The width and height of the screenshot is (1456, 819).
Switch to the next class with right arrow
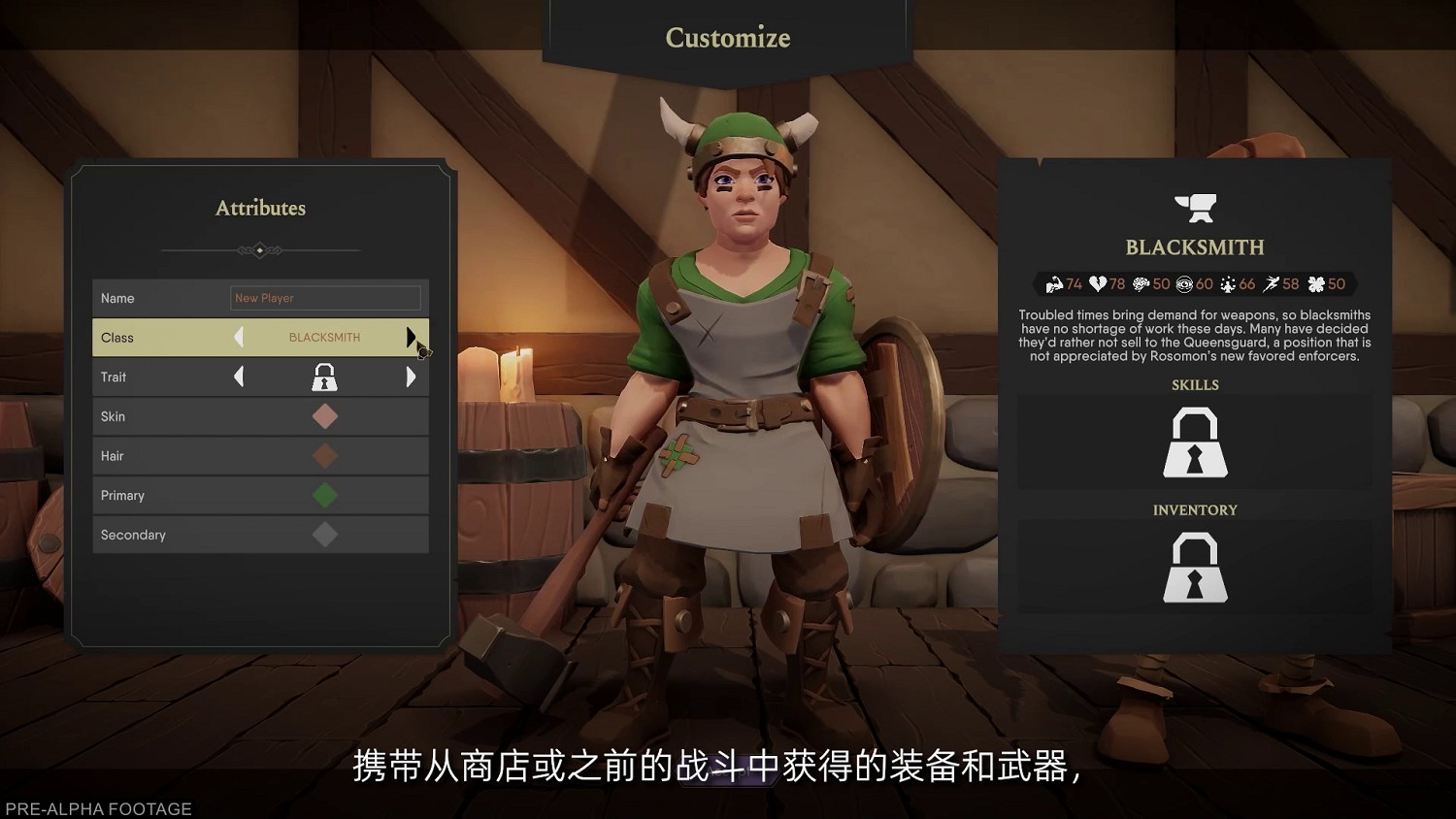(411, 337)
